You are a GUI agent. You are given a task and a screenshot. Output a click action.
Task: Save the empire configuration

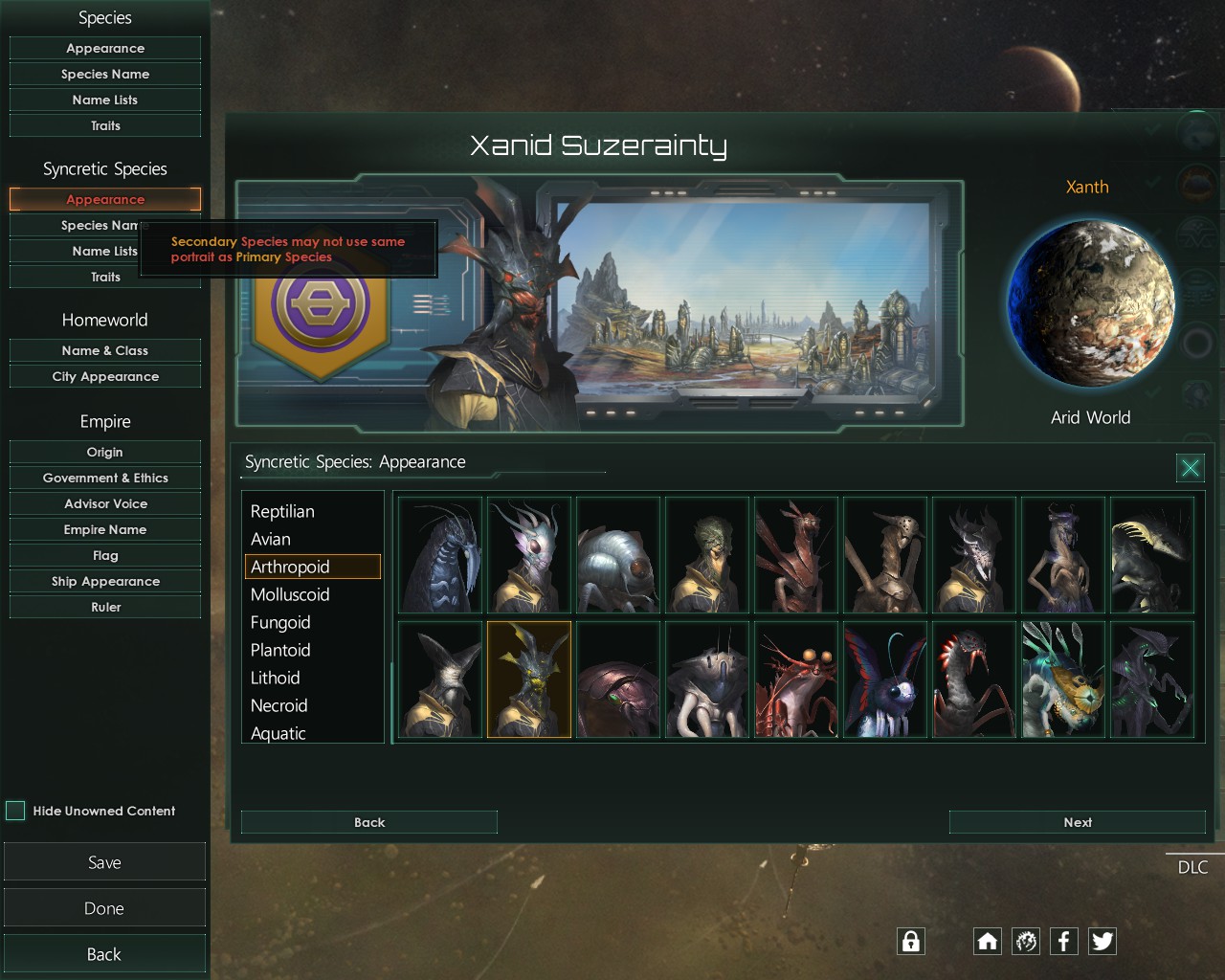104,861
